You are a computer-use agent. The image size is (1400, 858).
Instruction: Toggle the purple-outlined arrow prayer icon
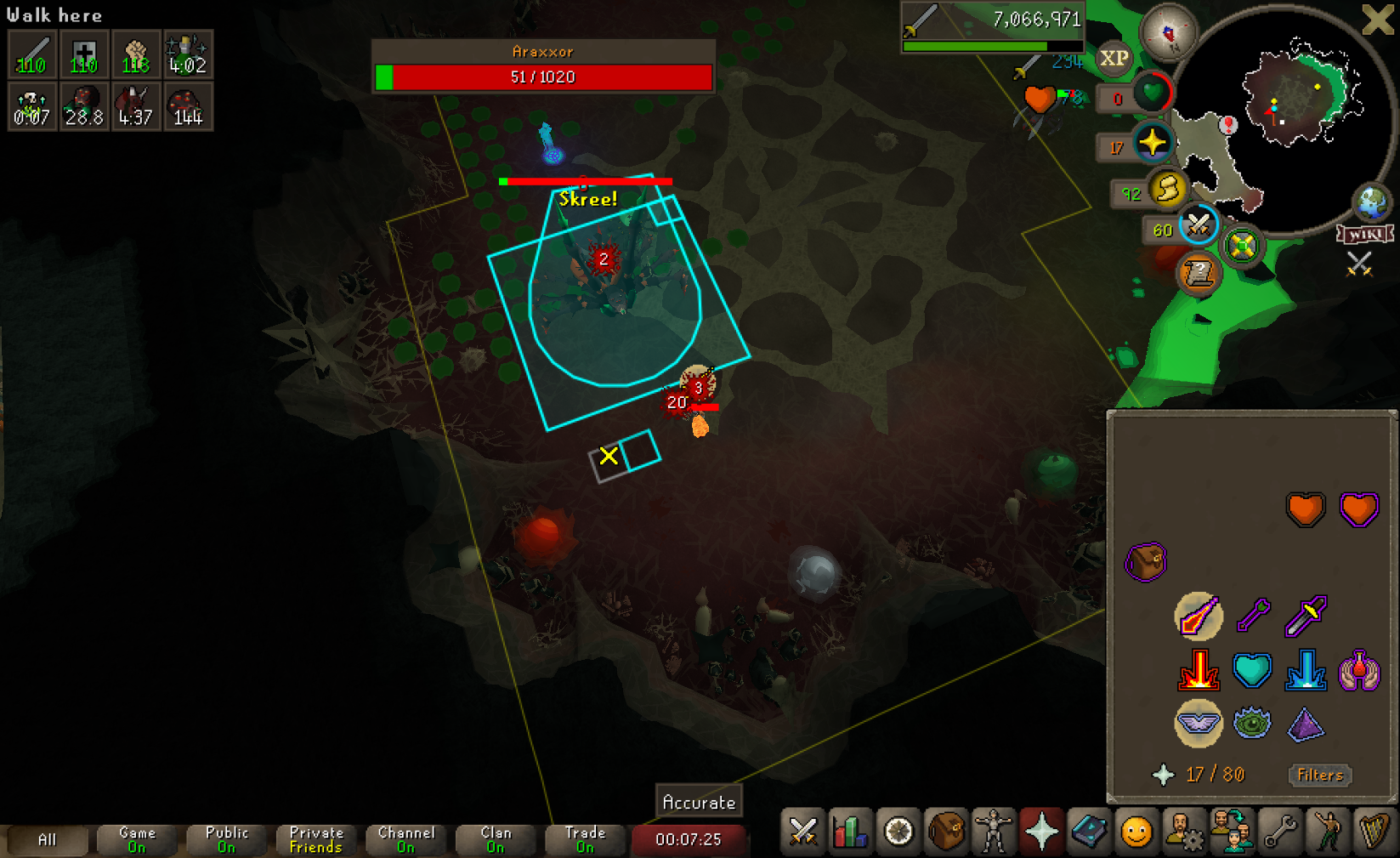[x=1252, y=616]
